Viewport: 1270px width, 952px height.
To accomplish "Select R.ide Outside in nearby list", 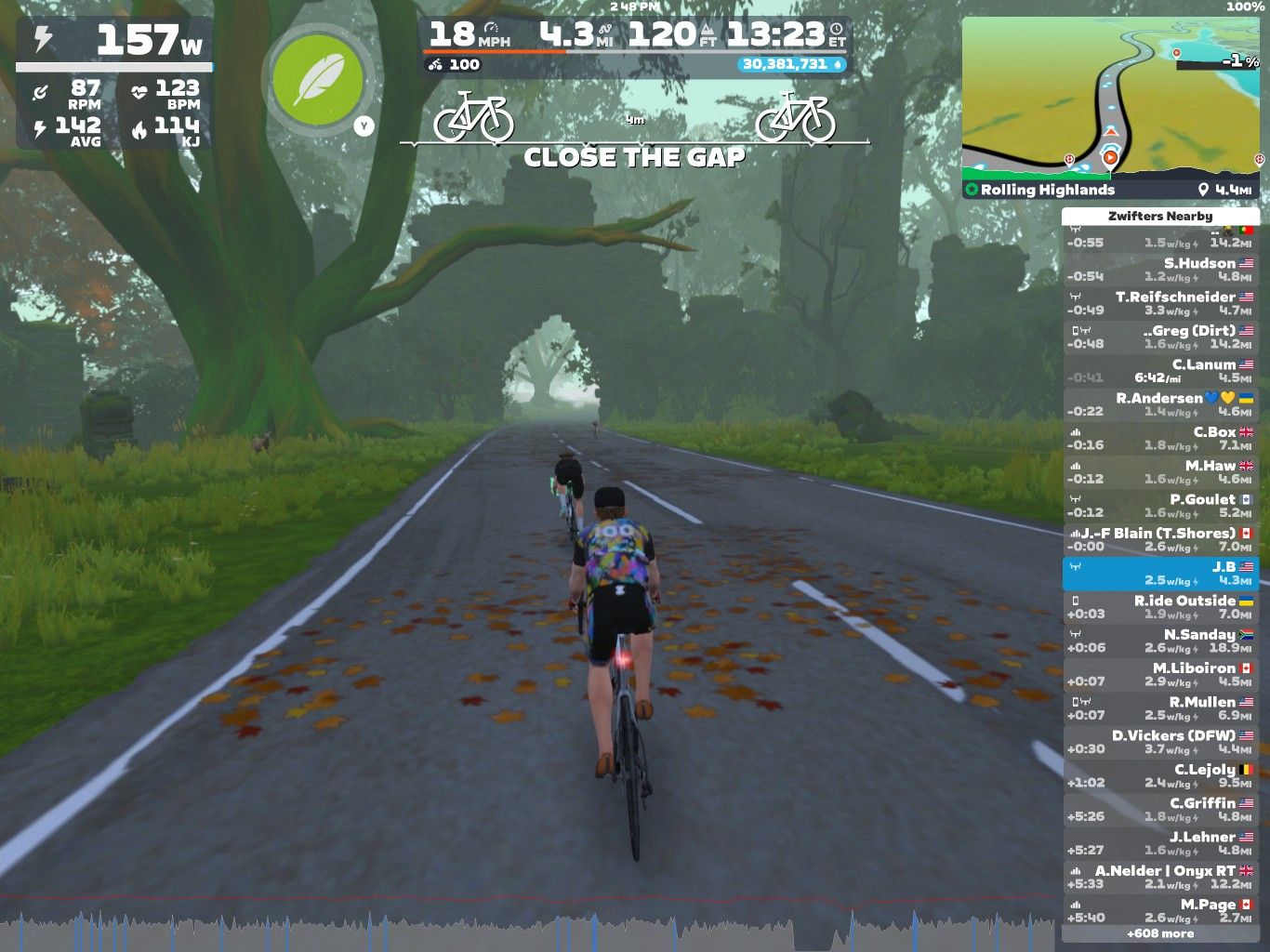I will (x=1160, y=607).
